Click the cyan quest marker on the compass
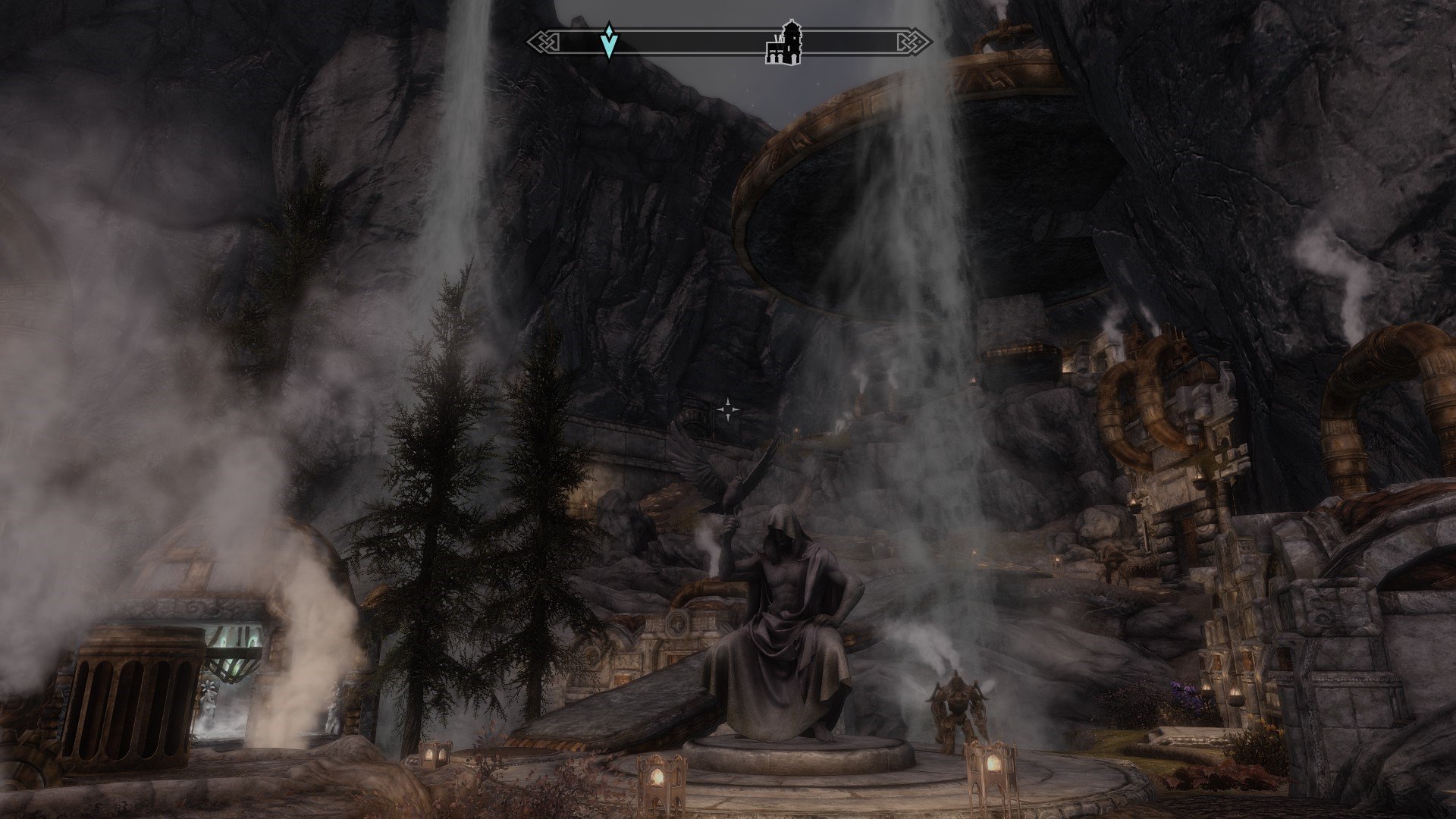Screen dimensions: 1456x819 (x=608, y=41)
